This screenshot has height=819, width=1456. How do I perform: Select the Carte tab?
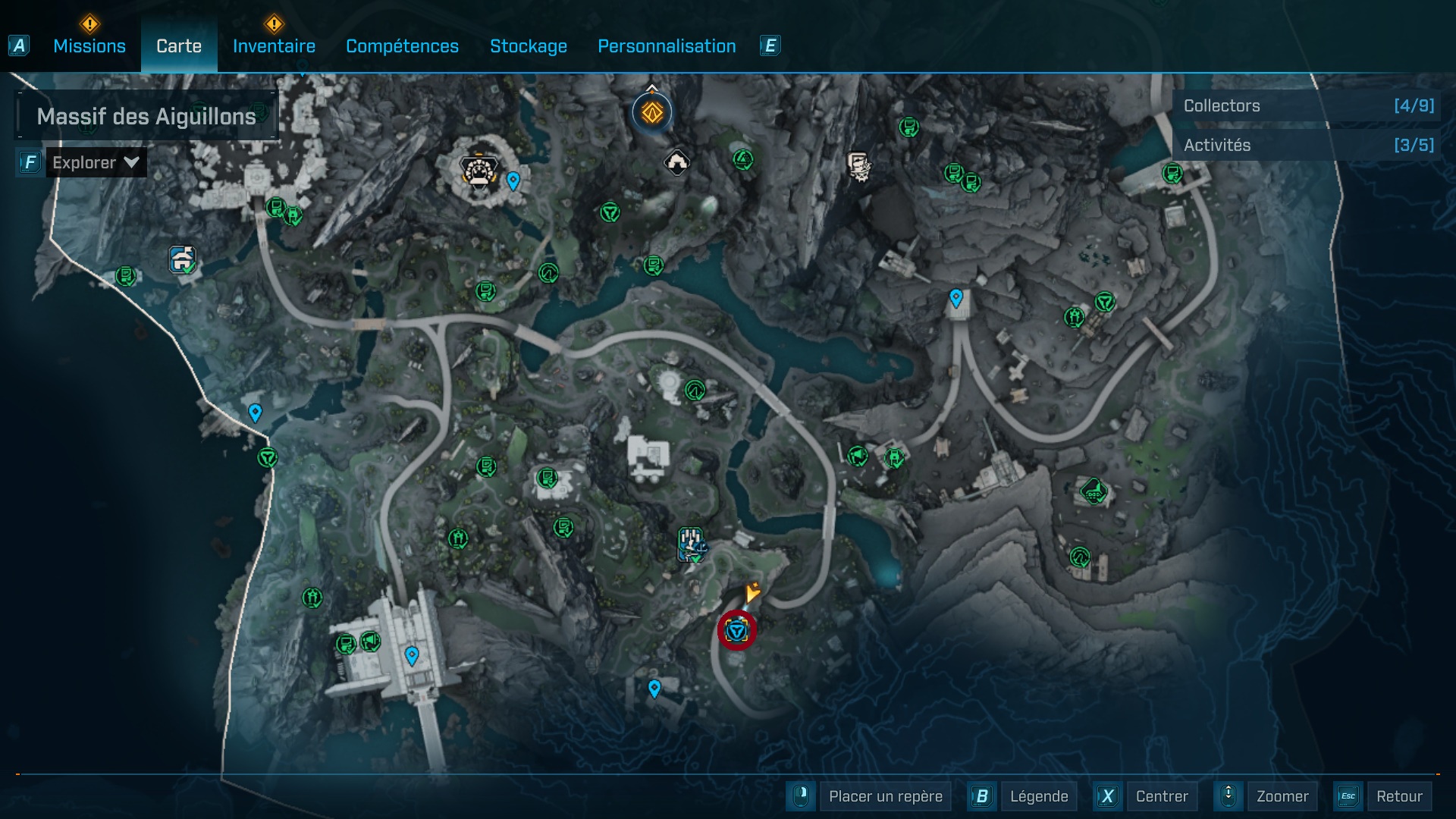(x=179, y=46)
